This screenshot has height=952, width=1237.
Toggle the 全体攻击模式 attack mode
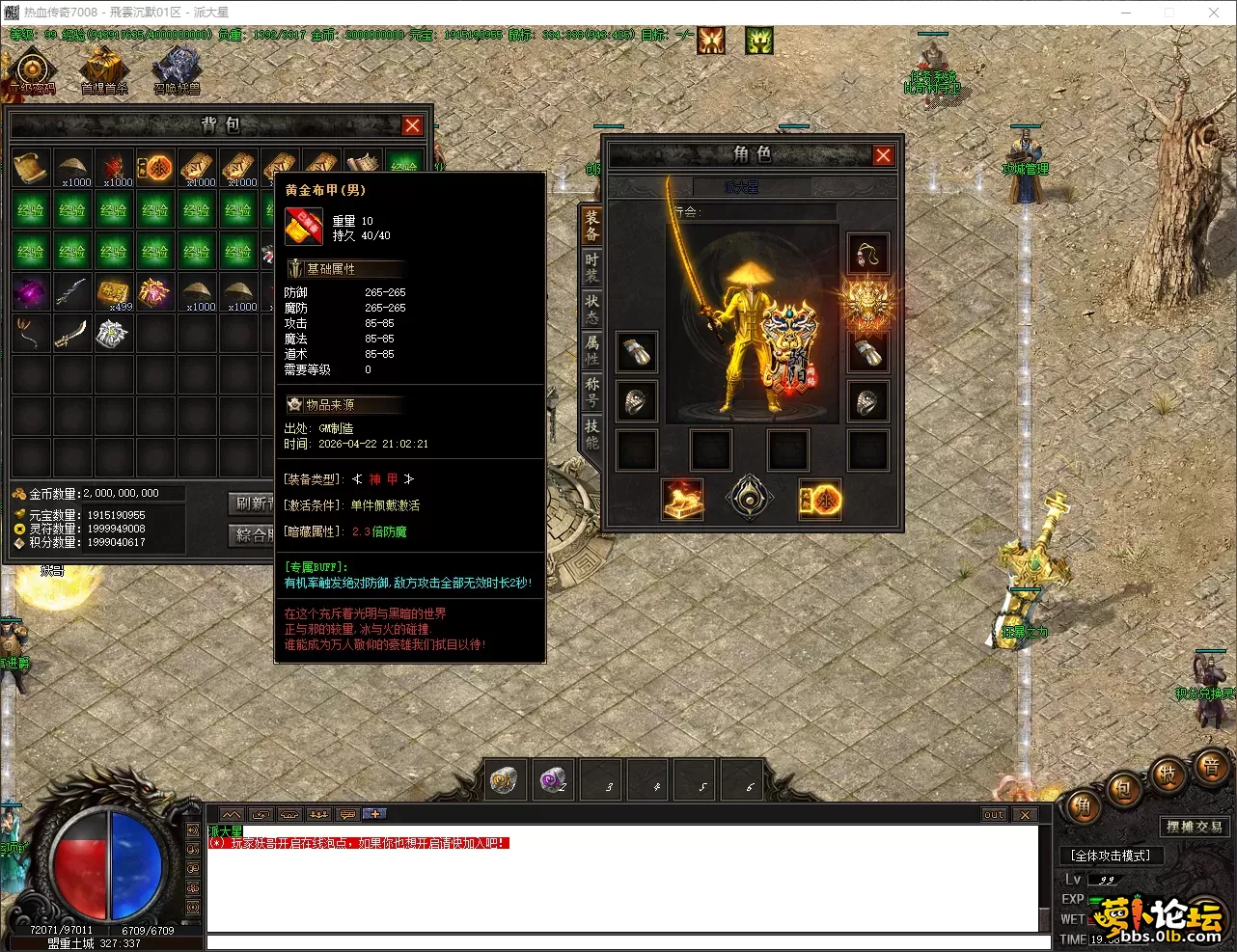[1110, 856]
